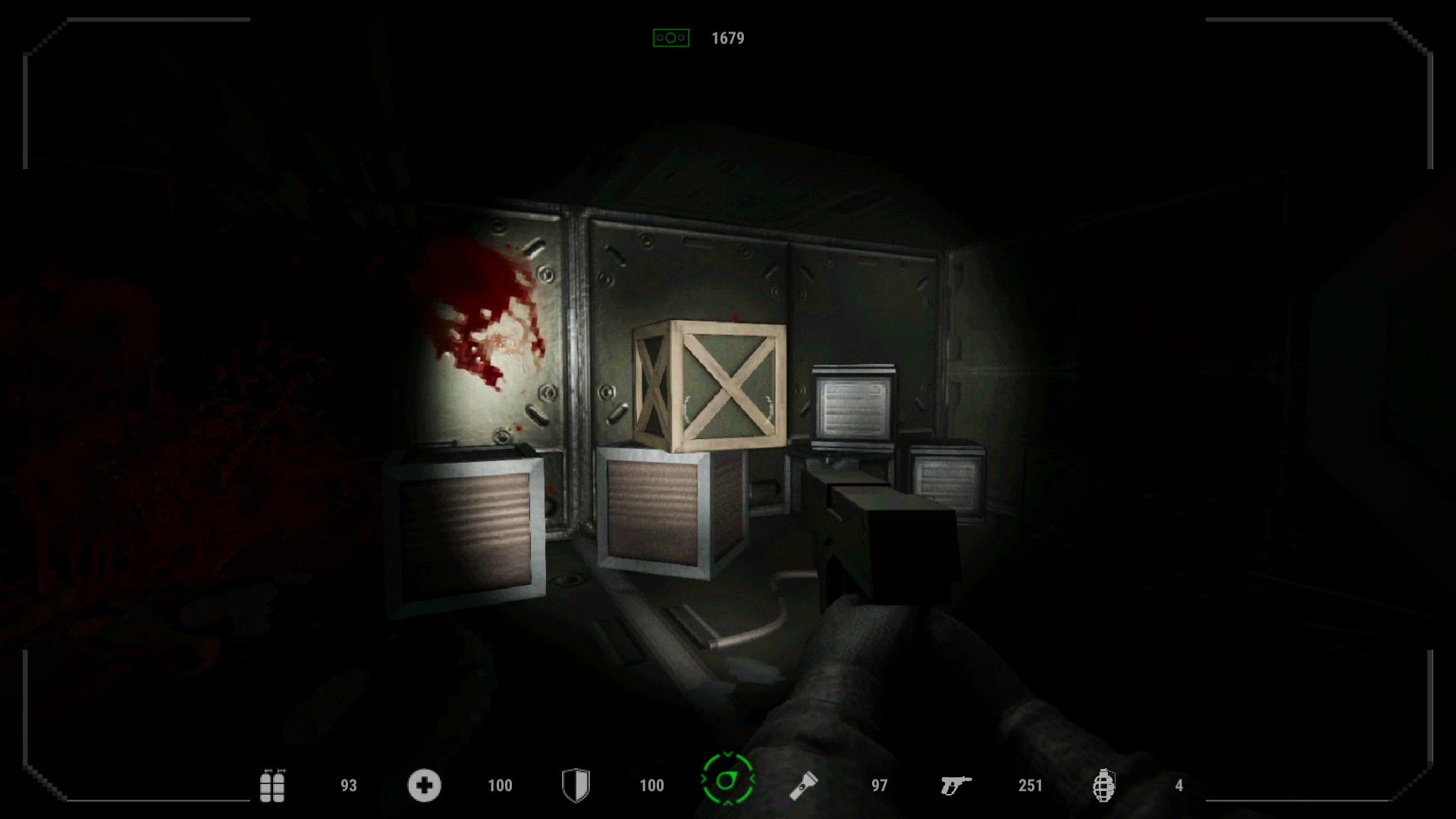Click the green cash counter icon

(x=670, y=36)
